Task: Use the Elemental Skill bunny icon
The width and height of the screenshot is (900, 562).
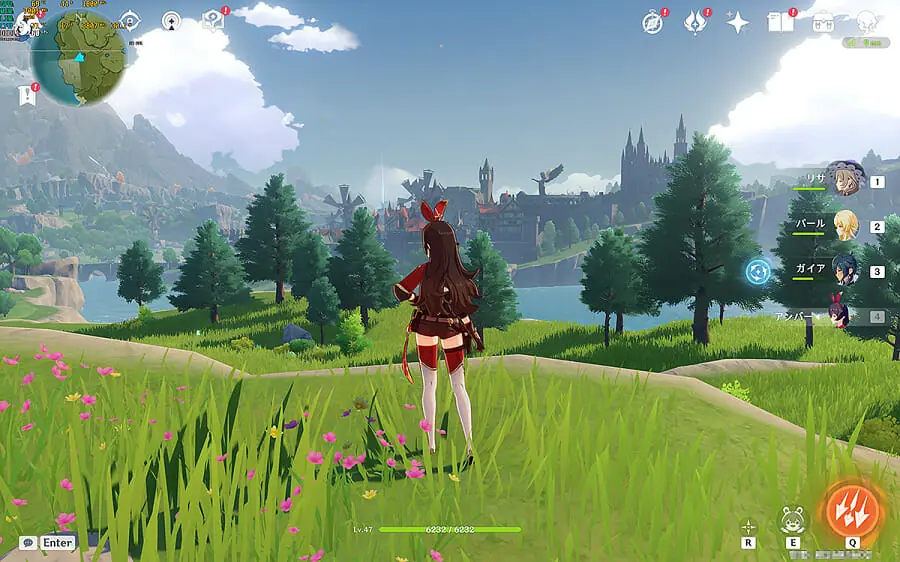Action: click(792, 520)
